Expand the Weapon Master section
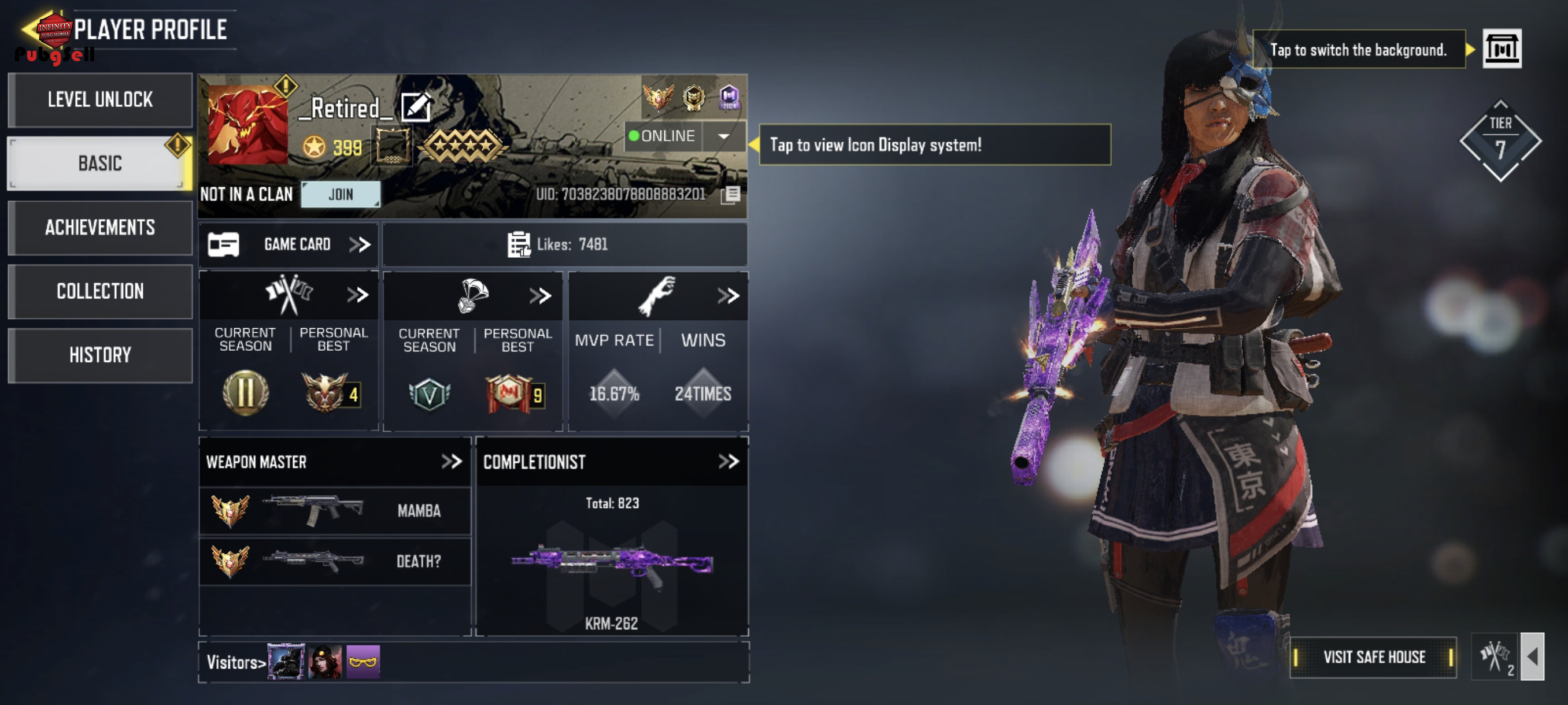This screenshot has height=705, width=1568. [451, 462]
